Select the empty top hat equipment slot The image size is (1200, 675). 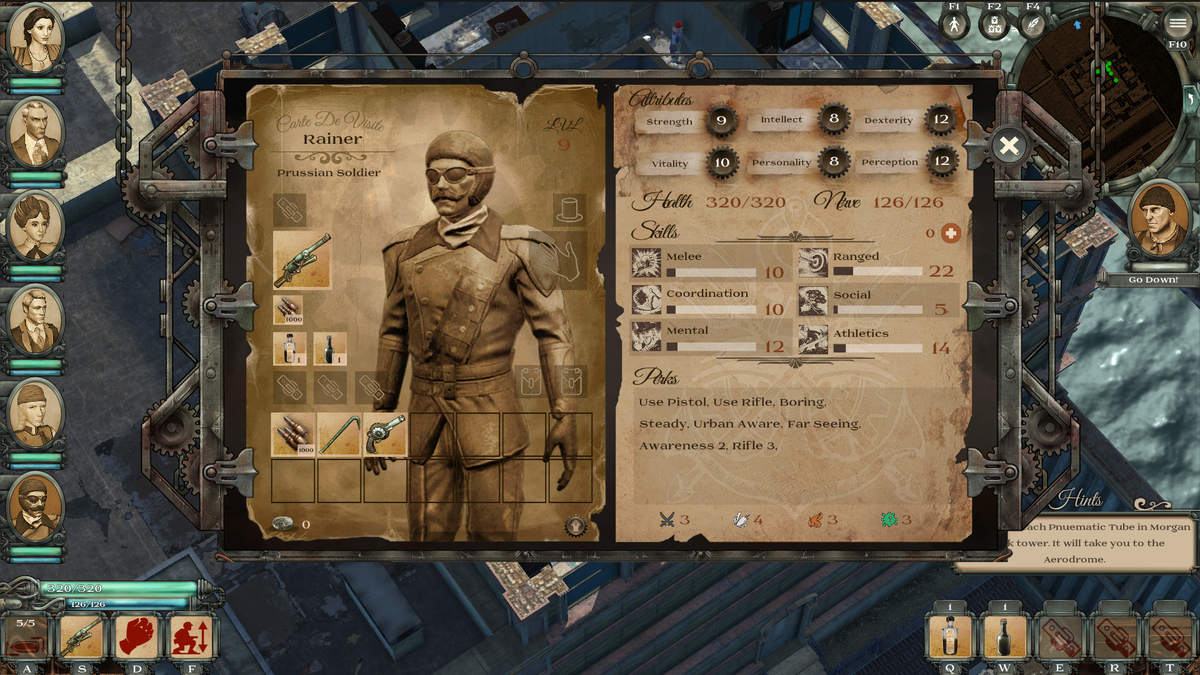click(x=569, y=210)
